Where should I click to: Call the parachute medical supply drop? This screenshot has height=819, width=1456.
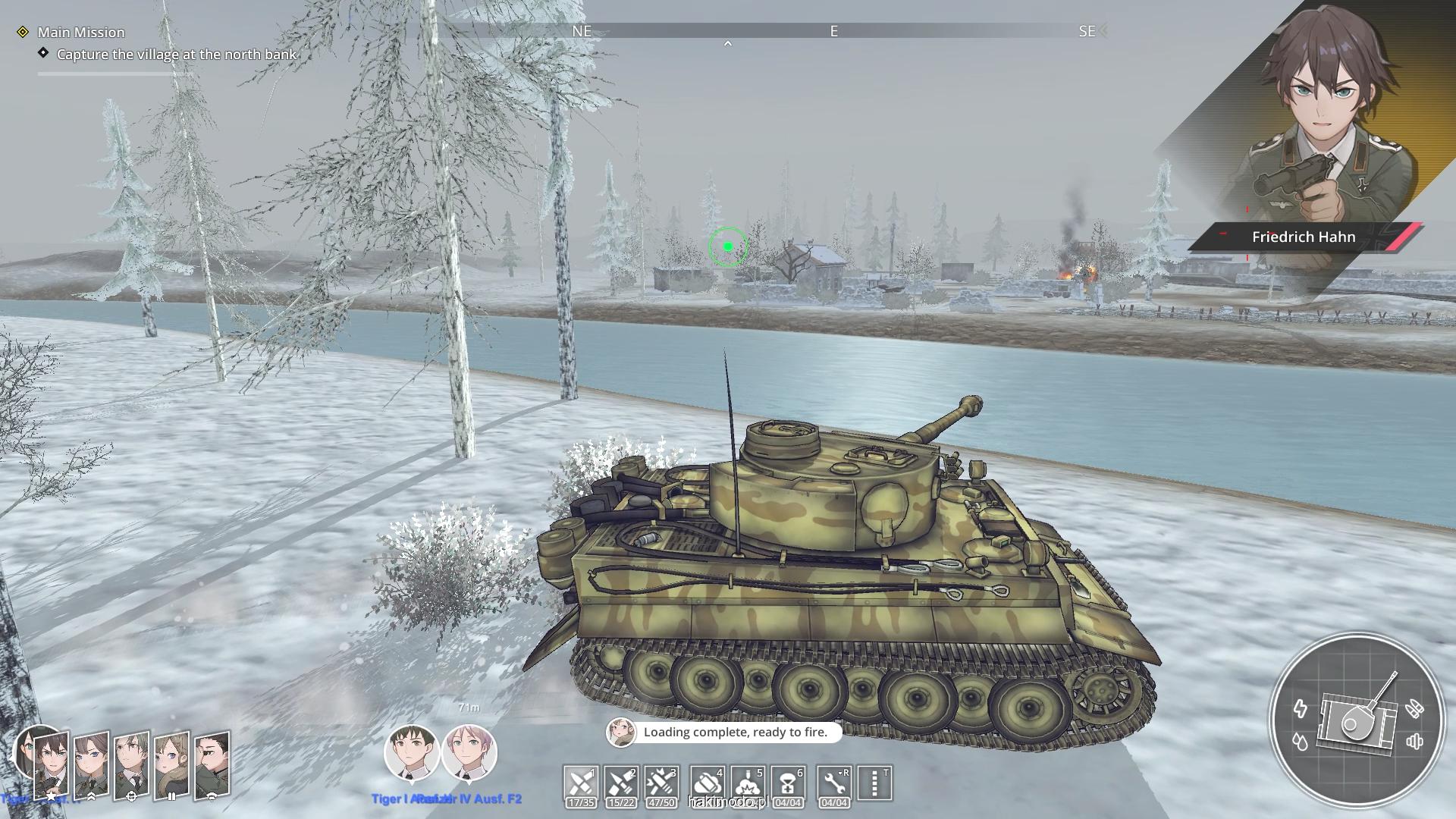coord(788,783)
